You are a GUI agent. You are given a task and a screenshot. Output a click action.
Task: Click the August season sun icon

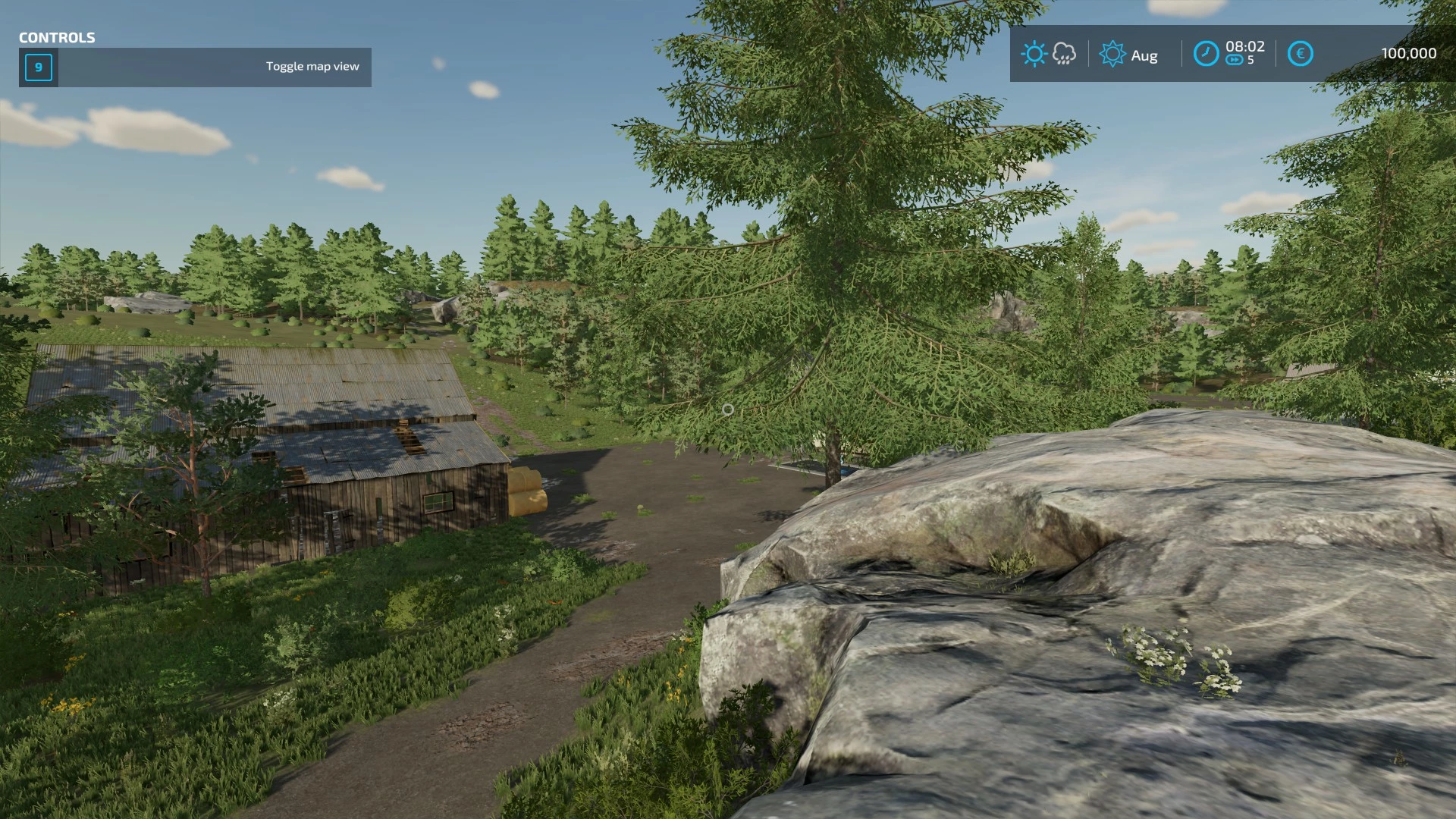[1112, 55]
